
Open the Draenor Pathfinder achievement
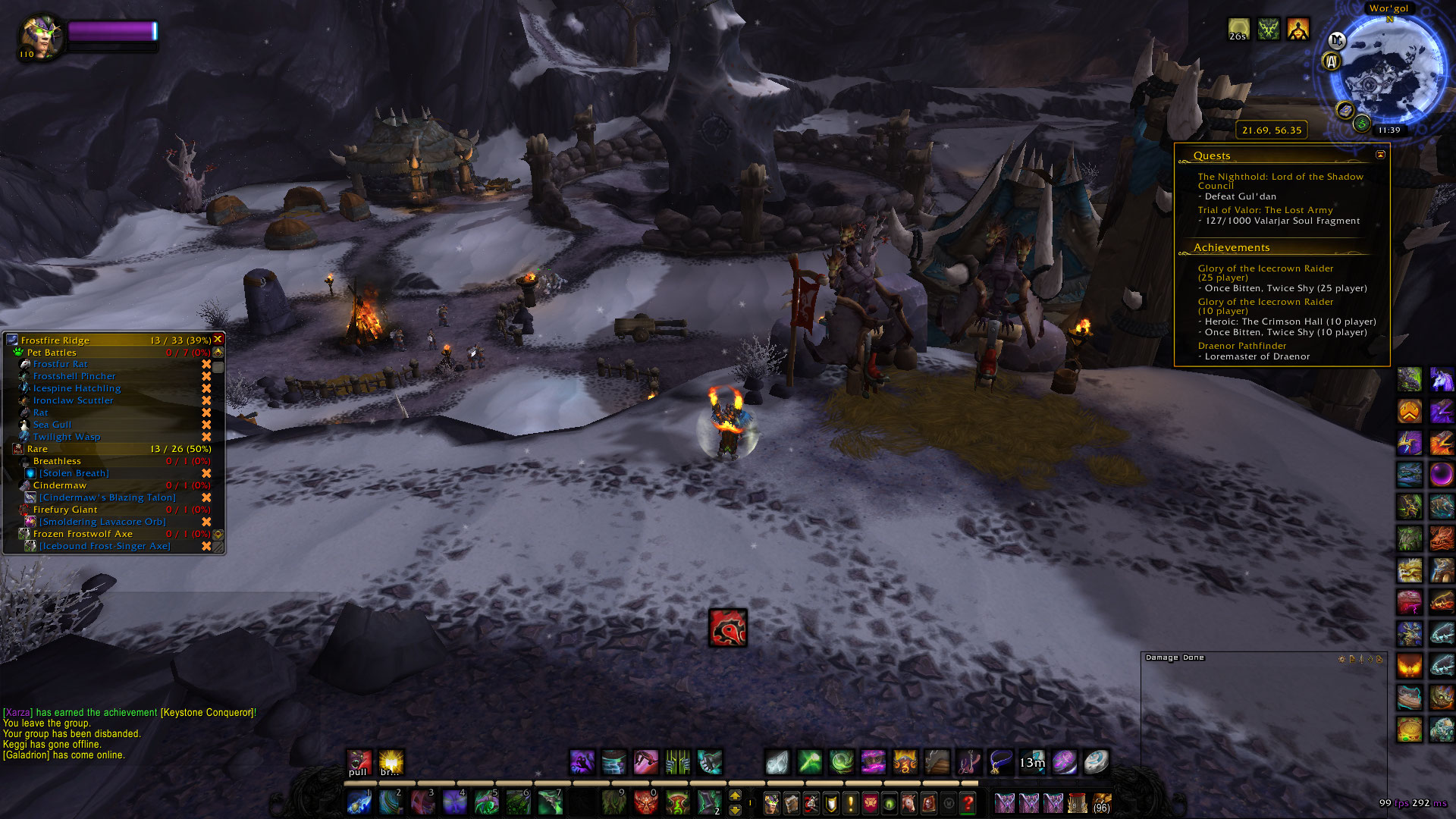[1241, 346]
